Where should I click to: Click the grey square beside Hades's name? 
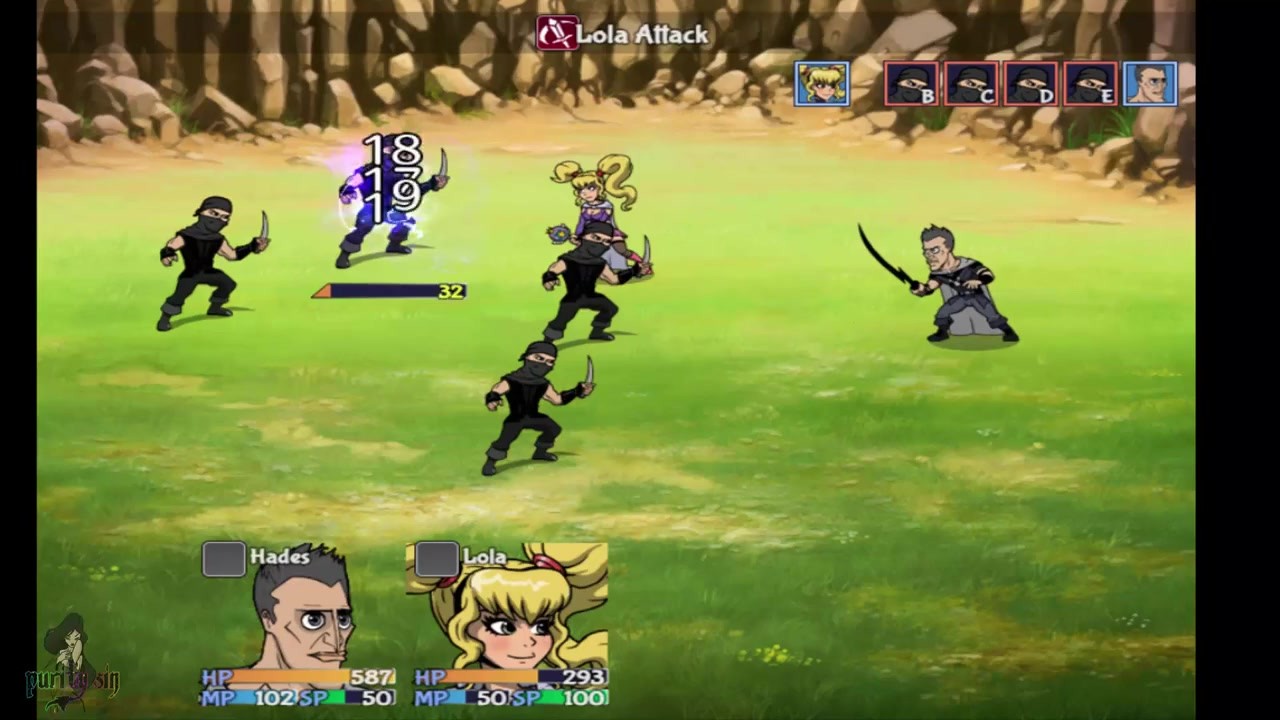click(x=224, y=559)
